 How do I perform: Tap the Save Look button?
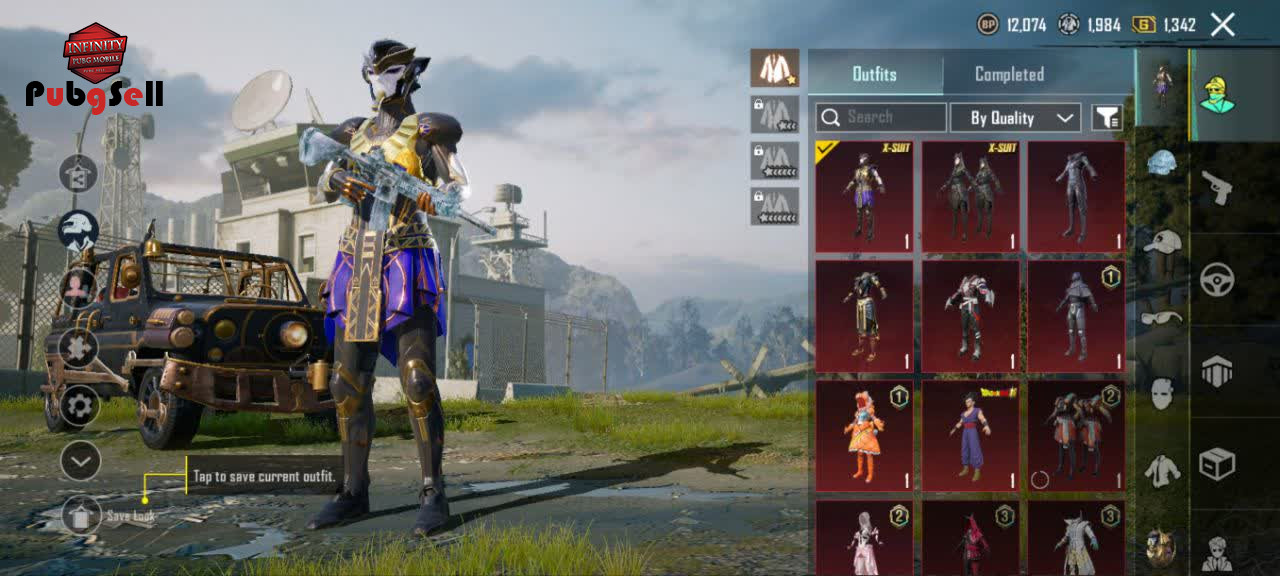(82, 515)
